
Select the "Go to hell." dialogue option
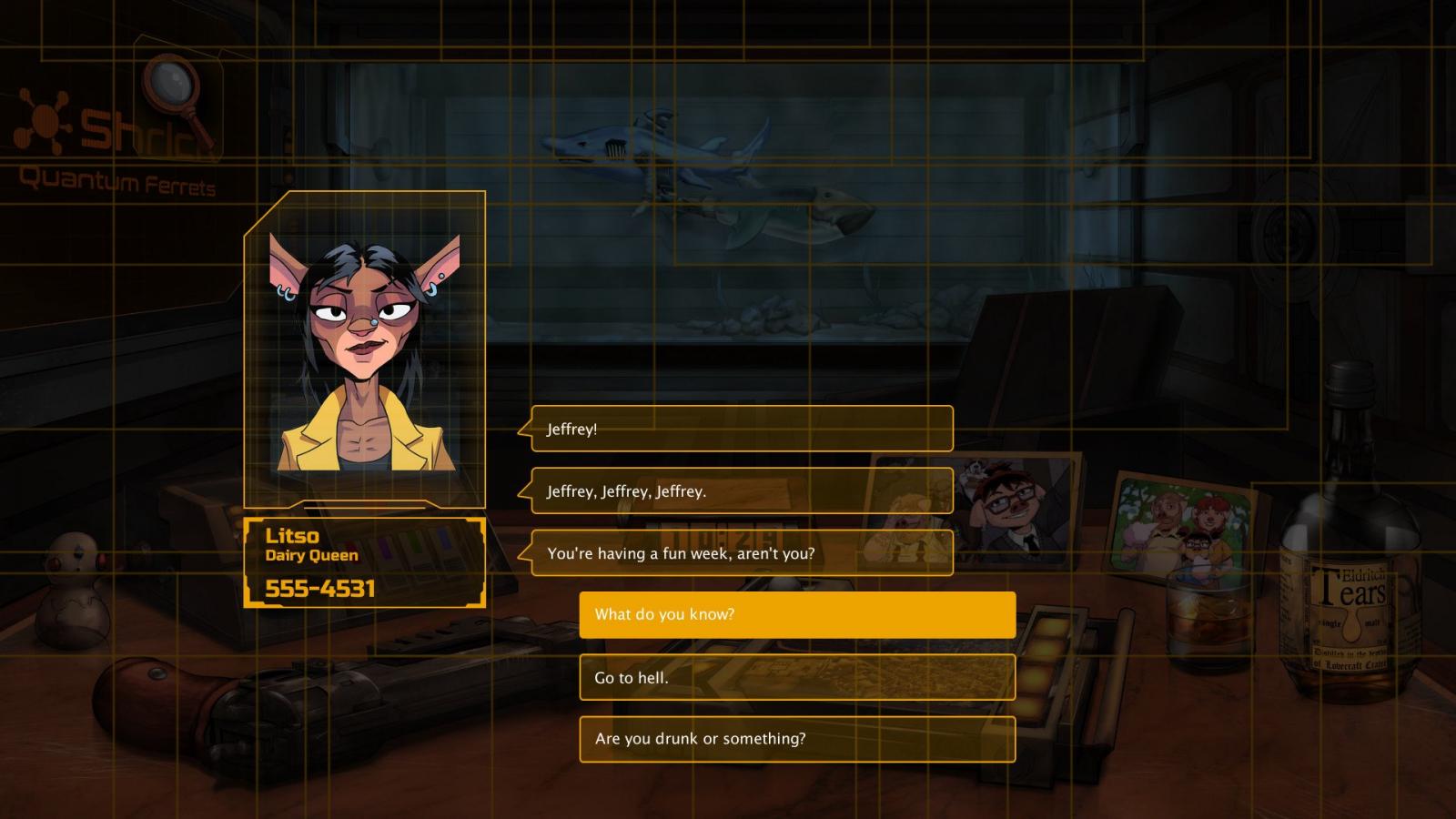(797, 677)
